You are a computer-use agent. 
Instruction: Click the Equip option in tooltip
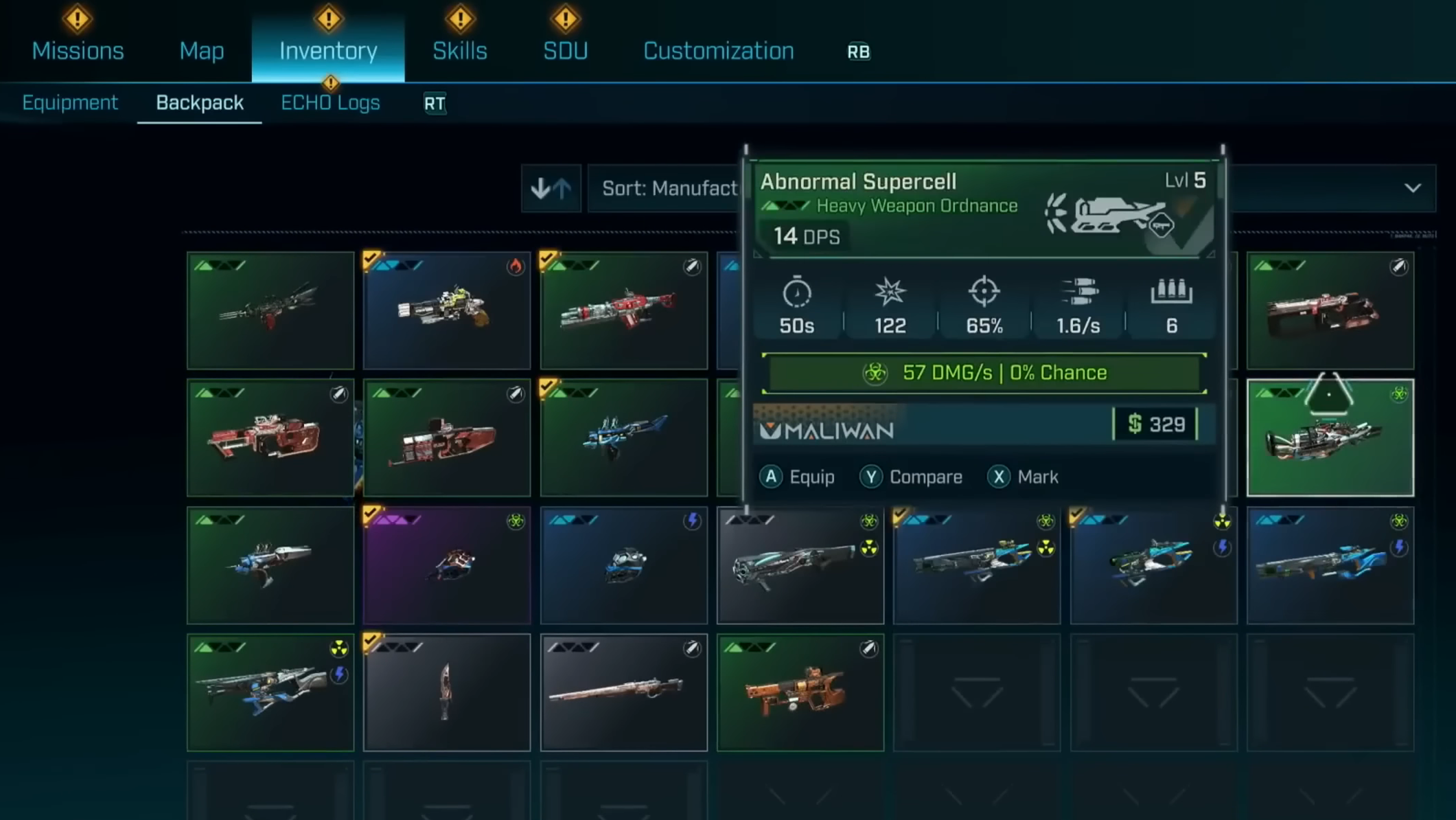[x=797, y=477]
